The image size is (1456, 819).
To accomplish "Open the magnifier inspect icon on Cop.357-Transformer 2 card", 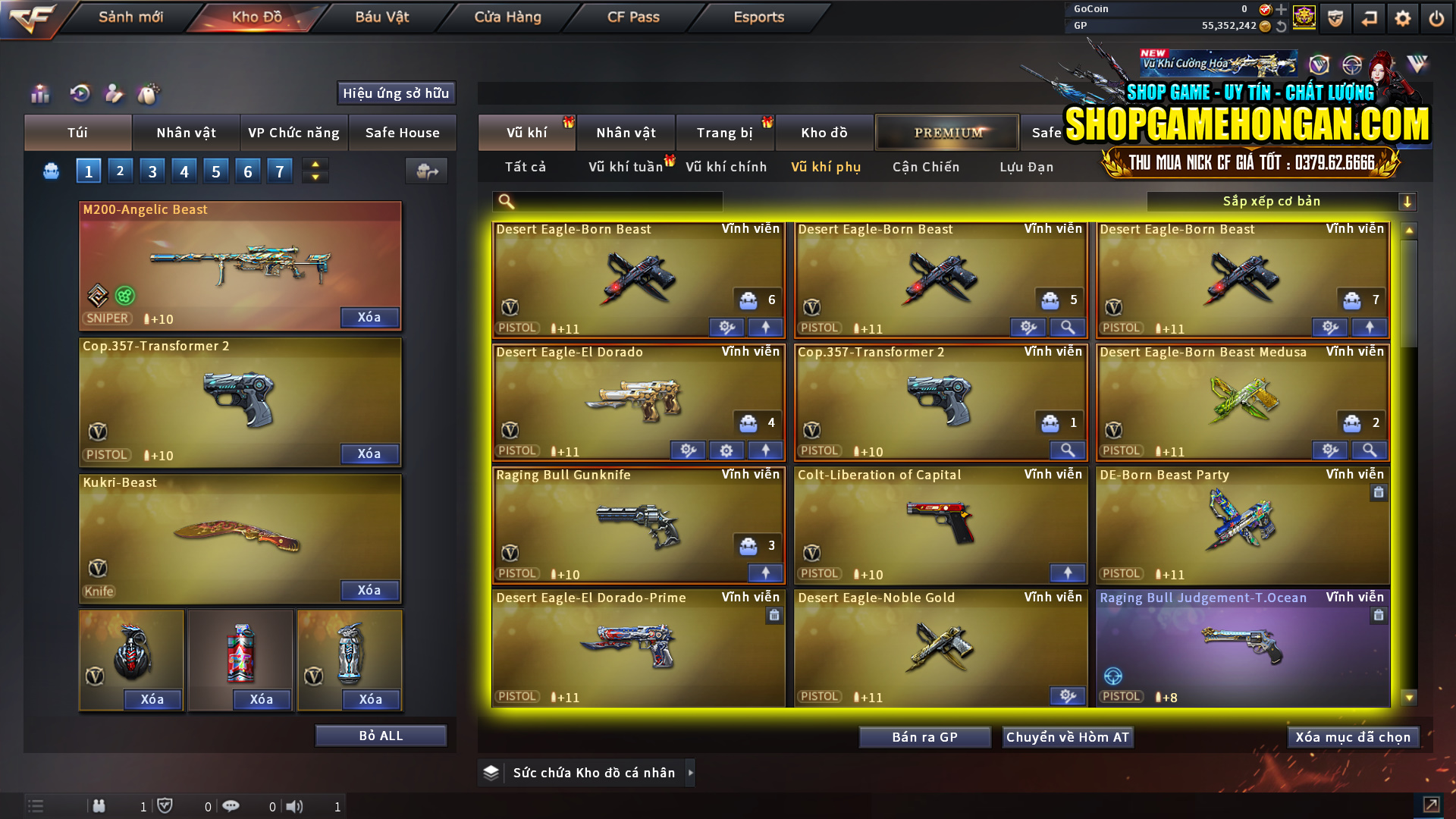I will click(x=1068, y=450).
